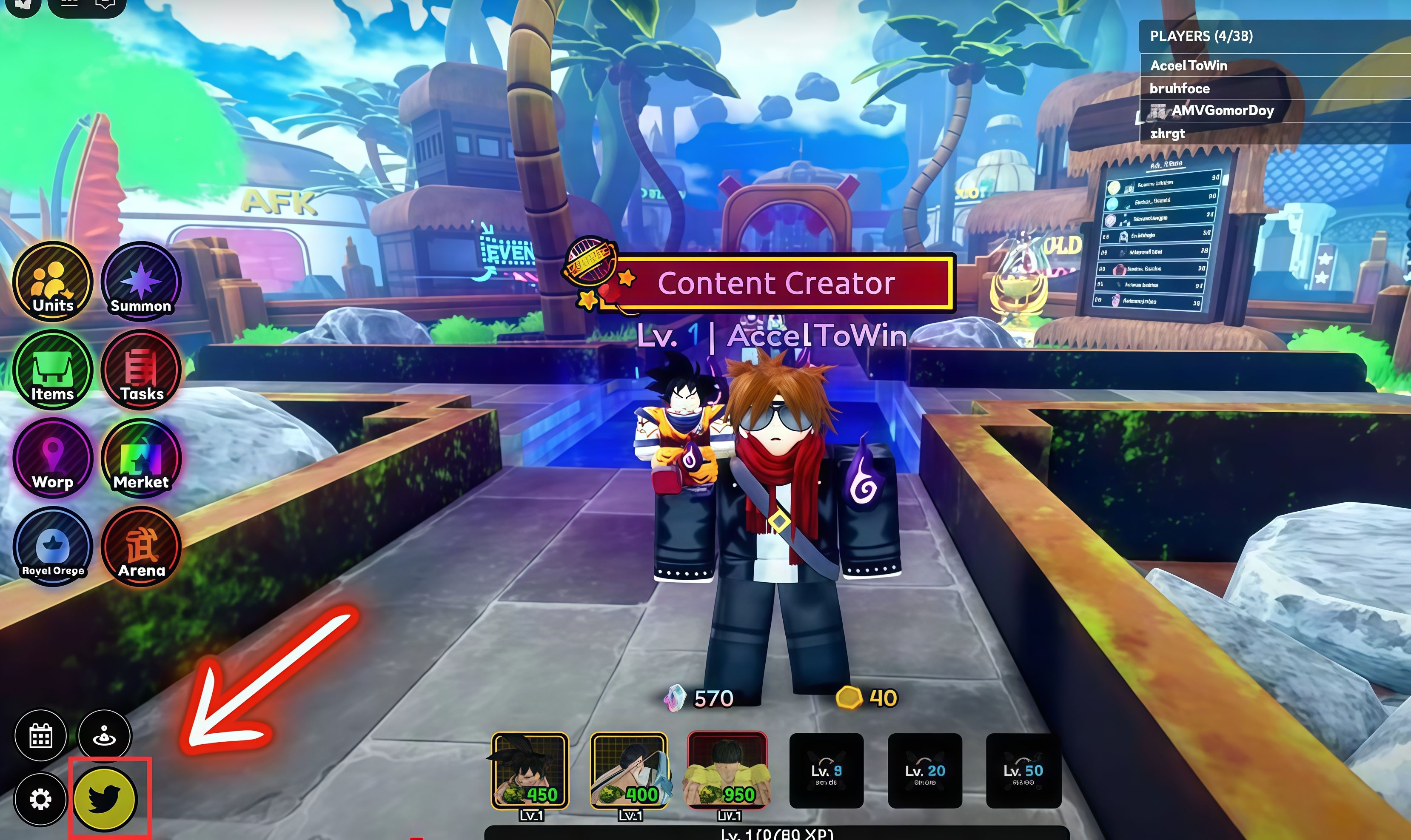The height and width of the screenshot is (840, 1411).
Task: Click the yellow Twitter bird codes button
Action: pos(105,799)
